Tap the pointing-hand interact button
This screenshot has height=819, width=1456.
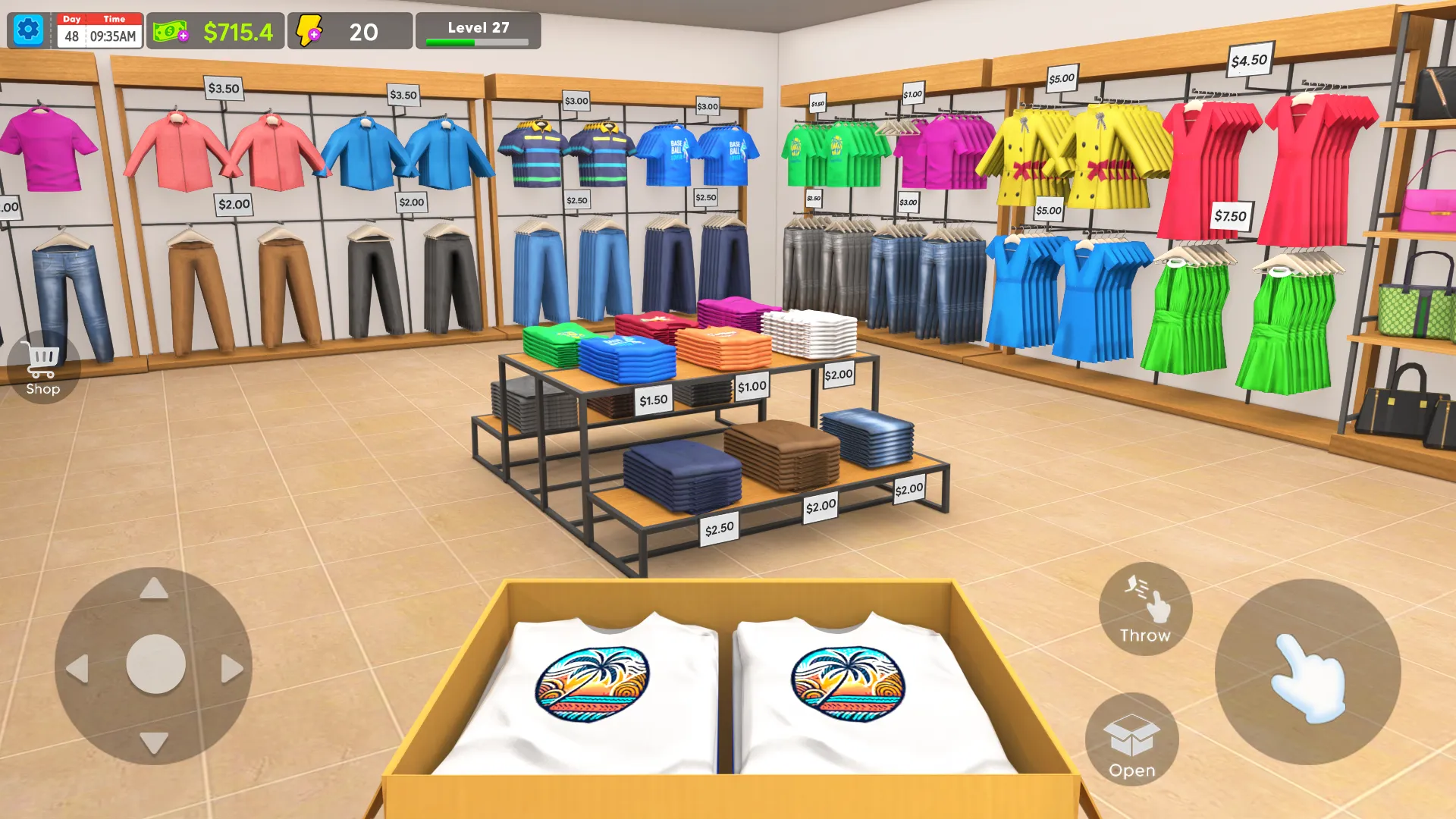pos(1307,672)
